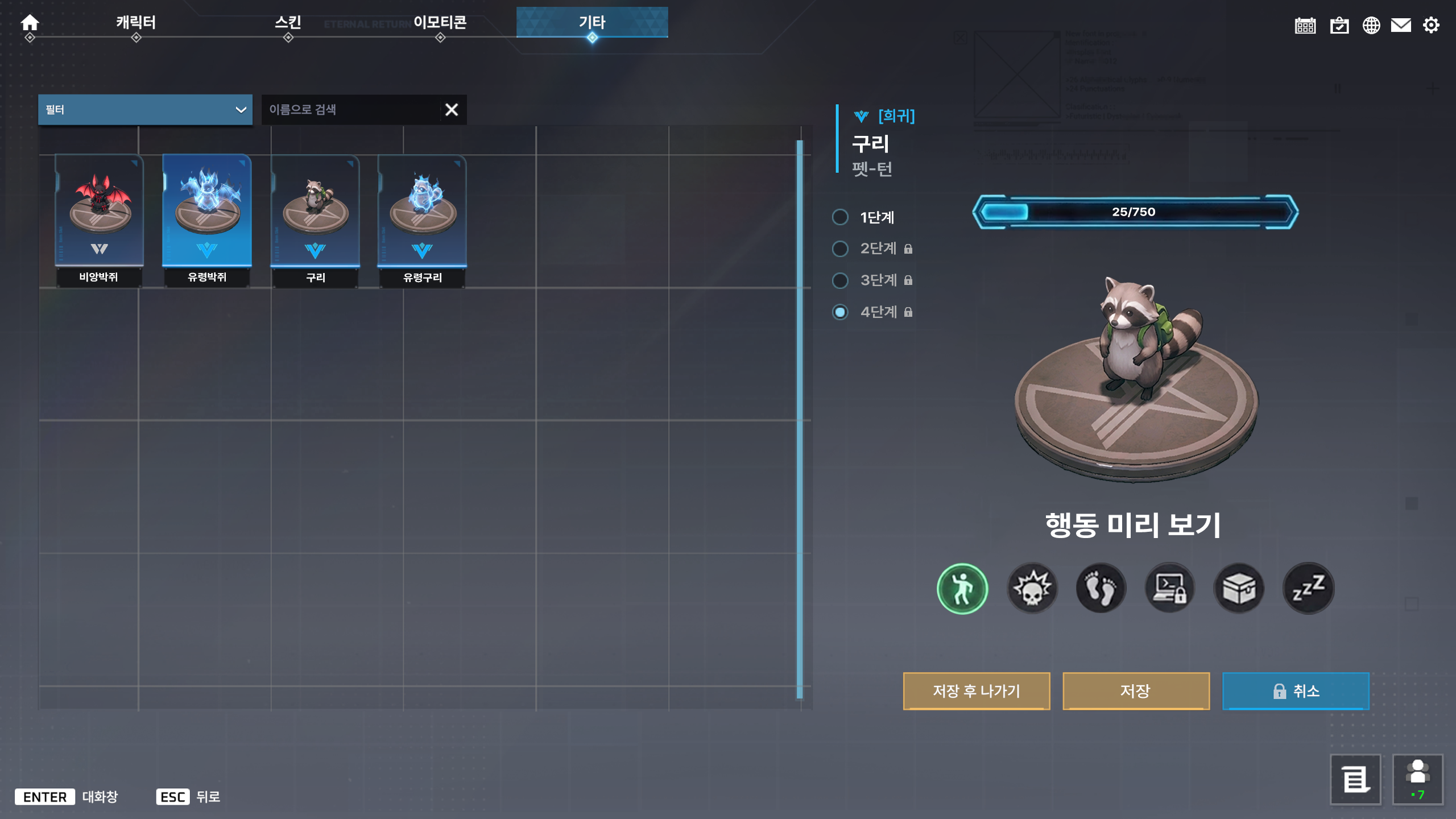Screen dimensions: 1456x819
Task: Click the locked 취소 button
Action: click(1296, 691)
